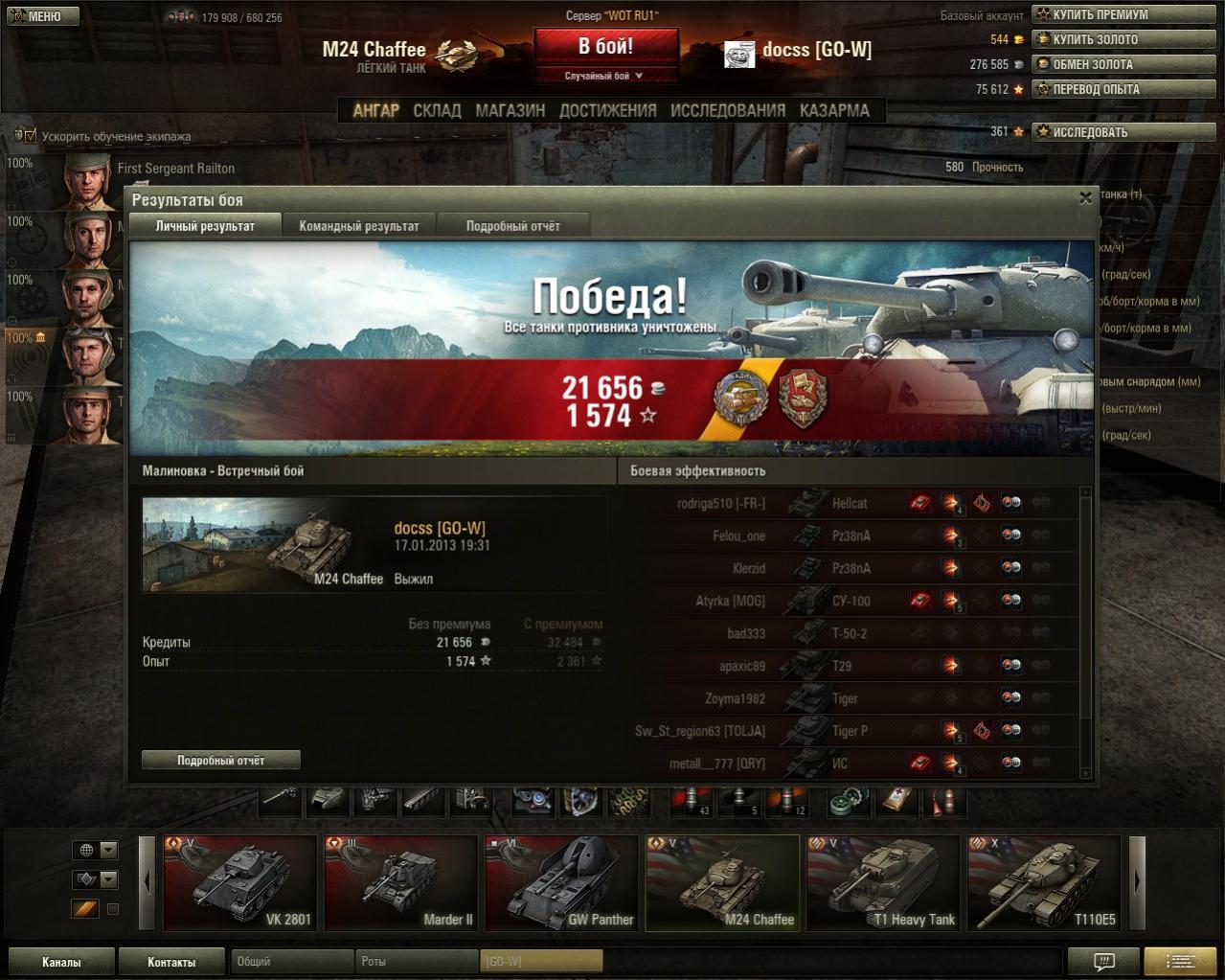
Task: Show the Казарма barracks
Action: point(834,110)
